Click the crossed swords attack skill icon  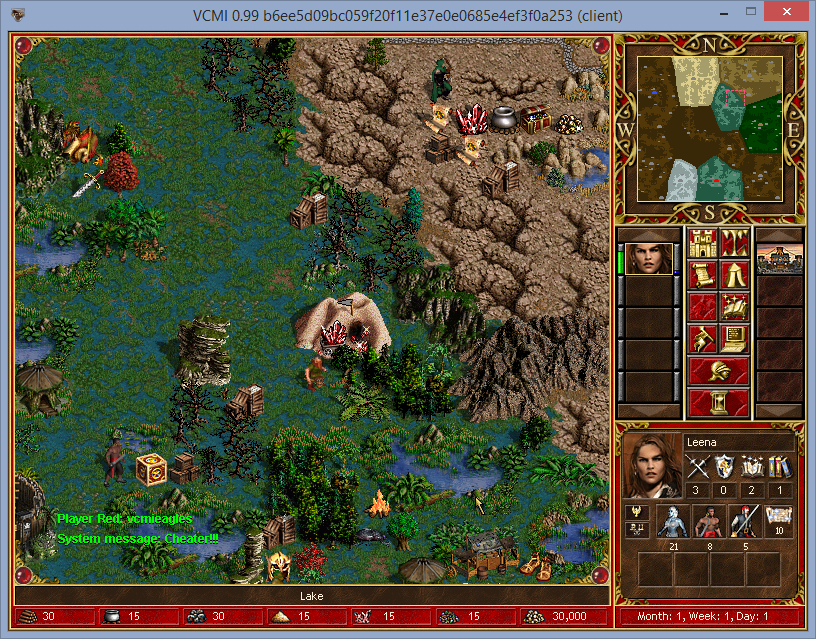coord(696,467)
